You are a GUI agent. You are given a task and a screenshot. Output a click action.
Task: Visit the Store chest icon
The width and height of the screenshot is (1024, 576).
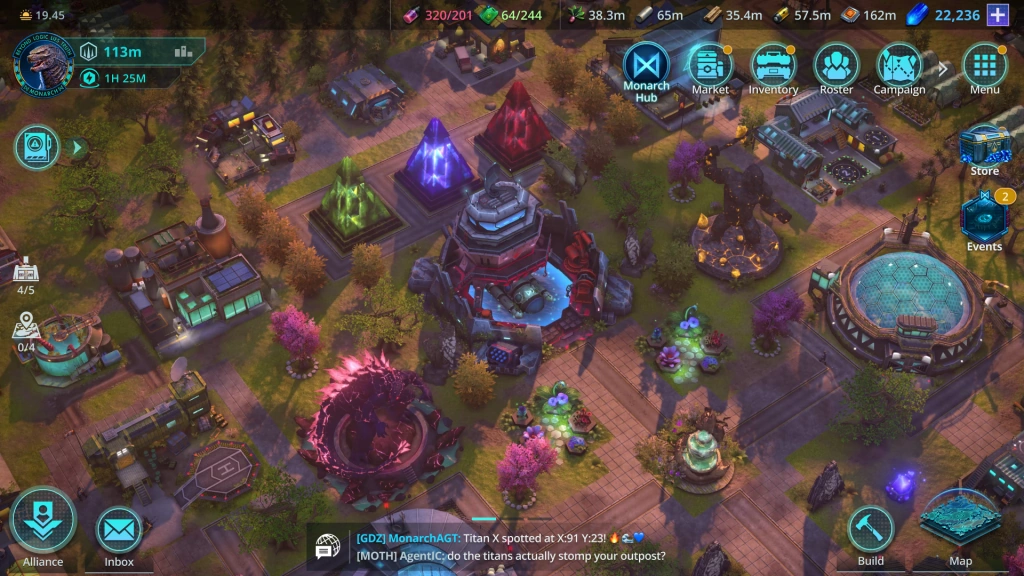(x=984, y=147)
